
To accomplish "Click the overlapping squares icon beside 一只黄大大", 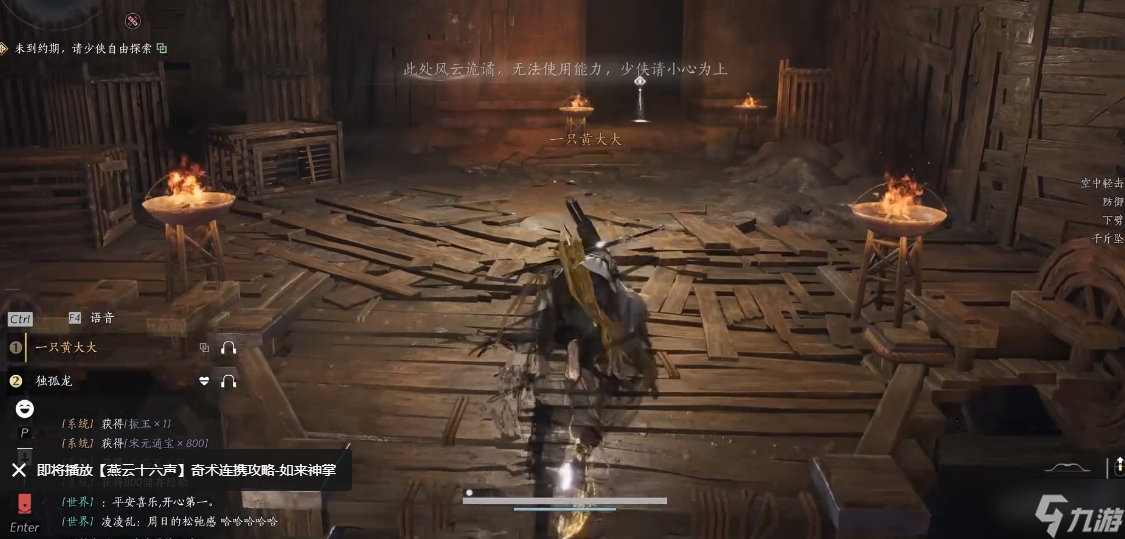I will (204, 348).
